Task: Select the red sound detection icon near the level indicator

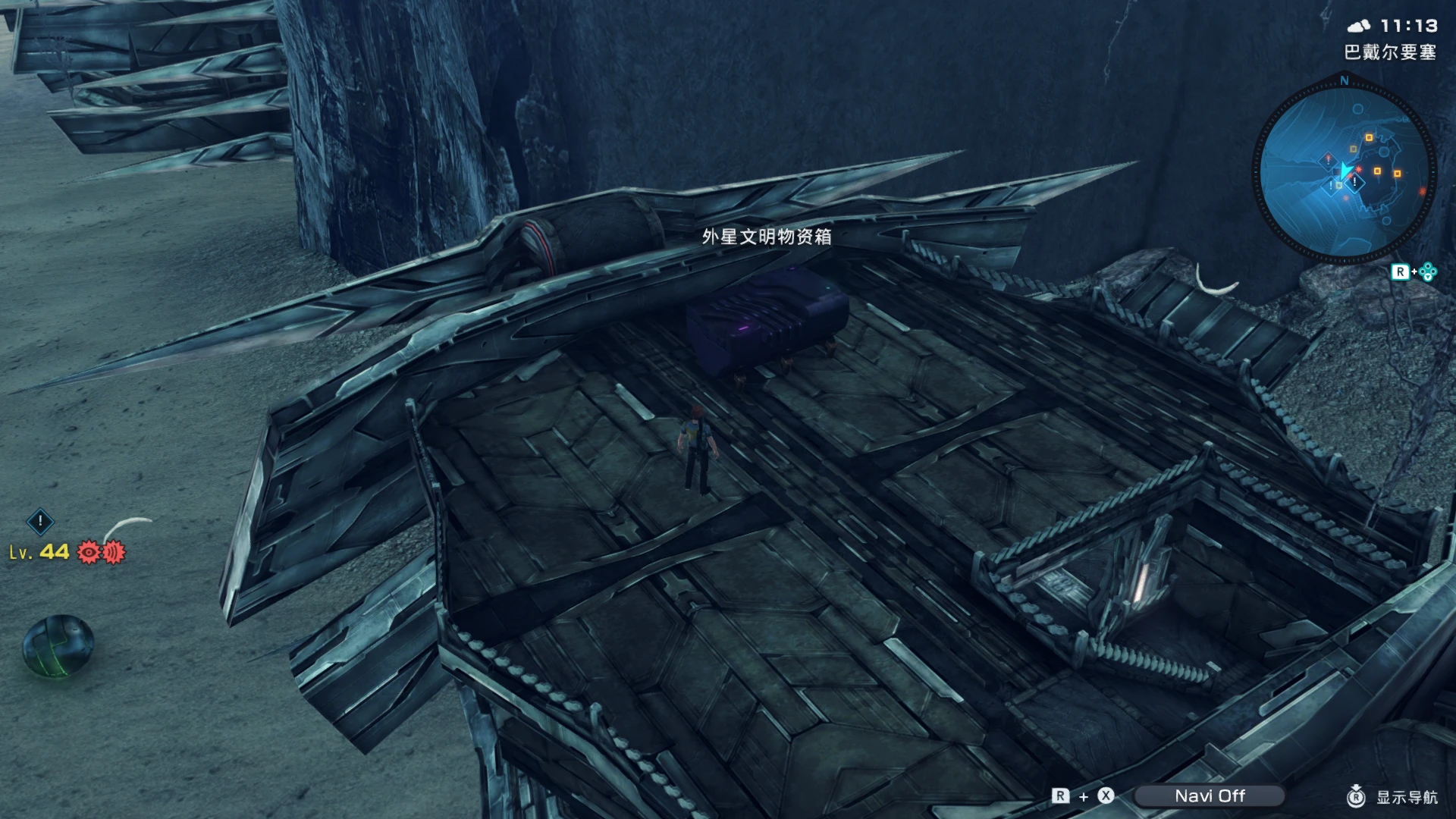Action: point(111,554)
